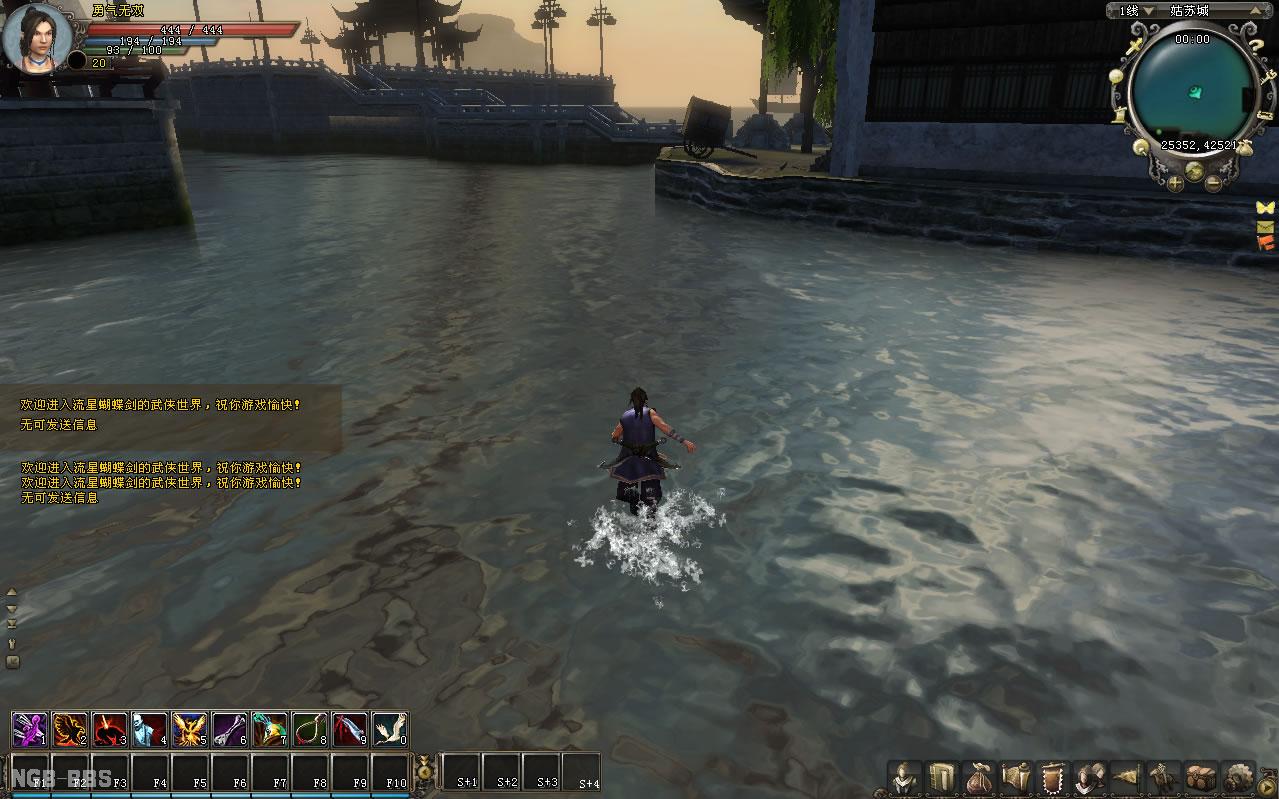This screenshot has width=1279, height=799.
Task: Click the player character portrait
Action: [x=37, y=37]
